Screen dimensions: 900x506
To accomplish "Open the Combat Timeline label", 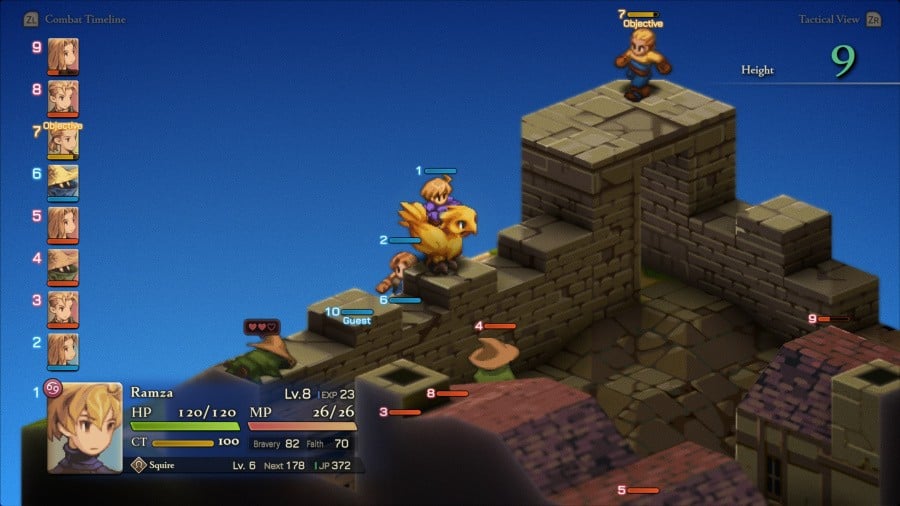I will coord(85,19).
